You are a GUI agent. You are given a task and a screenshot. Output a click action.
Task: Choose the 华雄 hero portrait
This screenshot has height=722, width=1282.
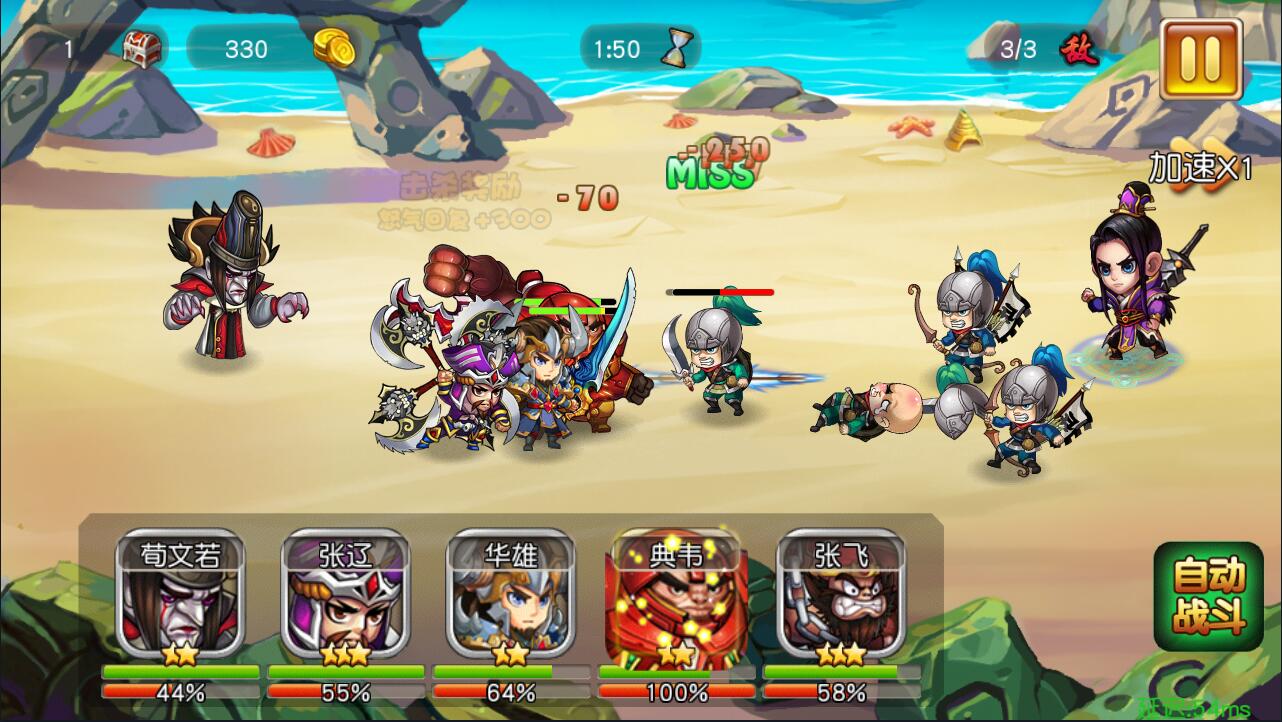tap(510, 595)
